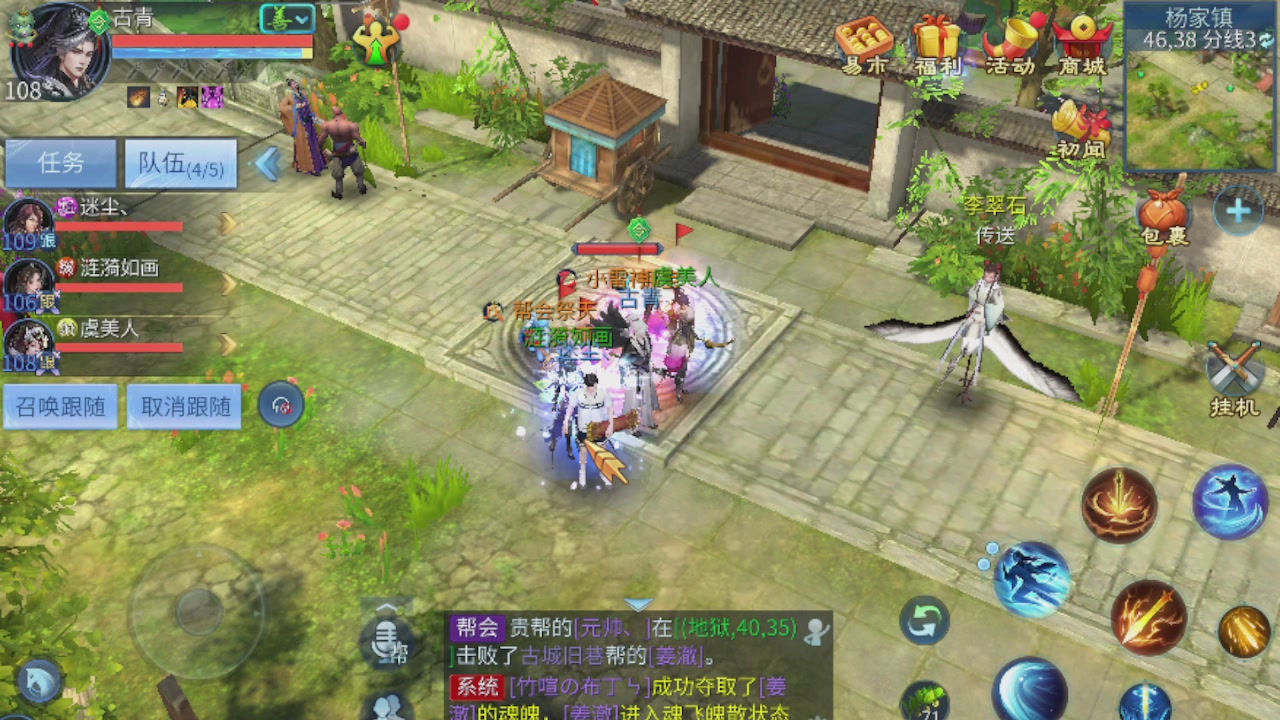Switch to the 任务 quest tab
Screen dimensions: 1280x720
[x=60, y=163]
